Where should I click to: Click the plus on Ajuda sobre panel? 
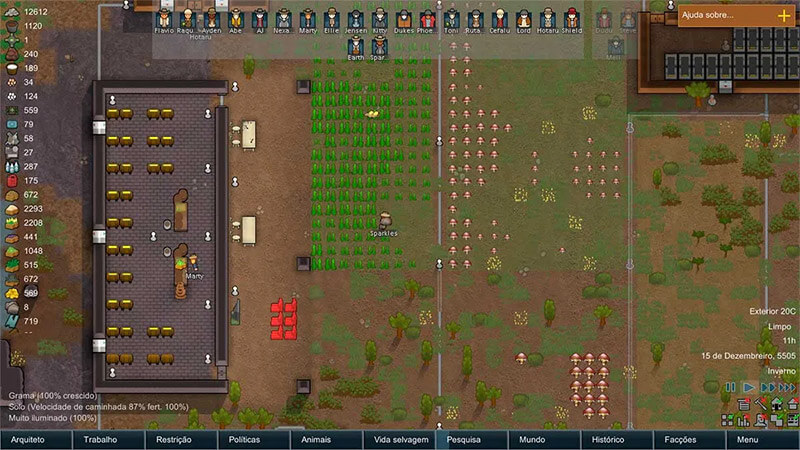coord(783,15)
